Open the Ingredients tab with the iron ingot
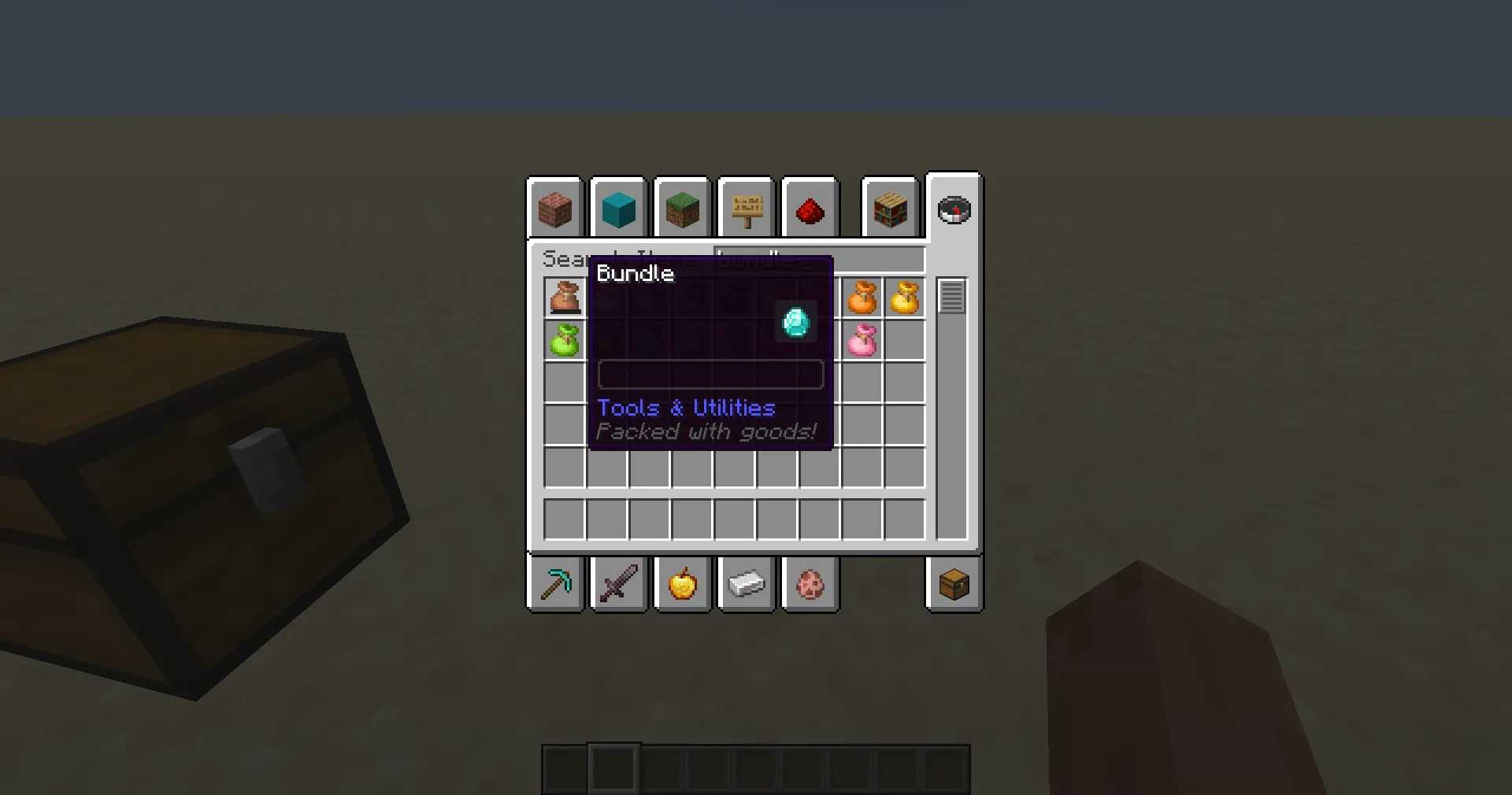This screenshot has height=795, width=1512. point(746,584)
